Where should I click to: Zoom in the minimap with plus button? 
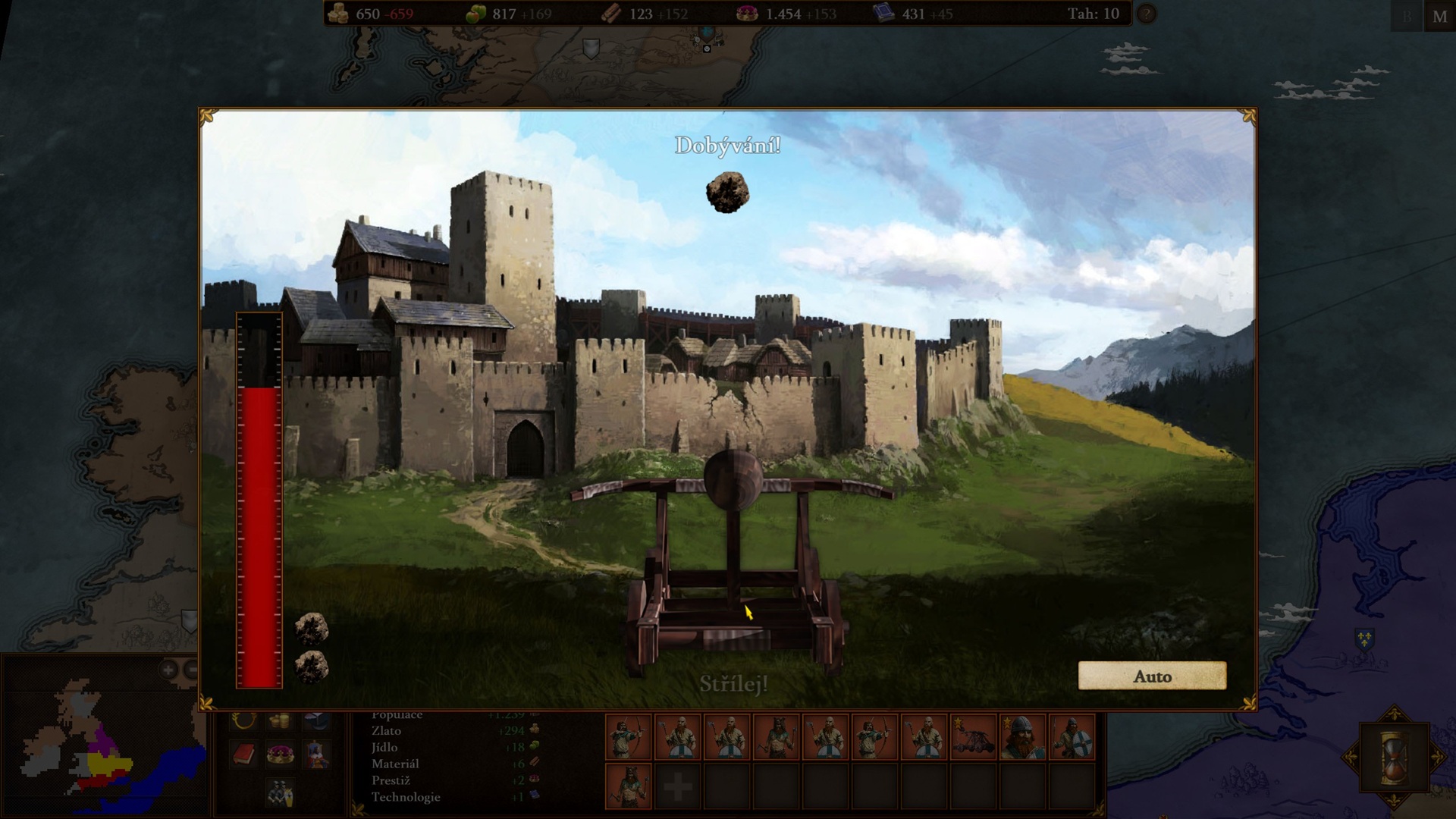point(168,670)
